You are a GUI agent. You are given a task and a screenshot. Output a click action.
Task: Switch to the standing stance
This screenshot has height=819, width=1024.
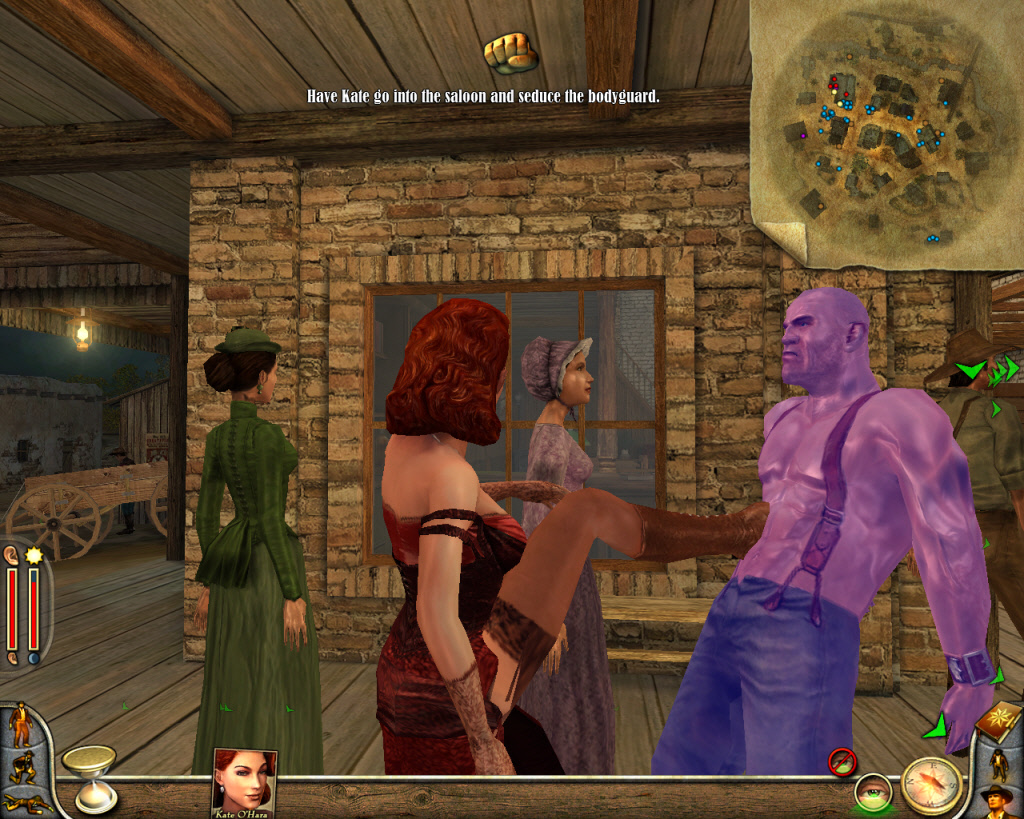19,724
